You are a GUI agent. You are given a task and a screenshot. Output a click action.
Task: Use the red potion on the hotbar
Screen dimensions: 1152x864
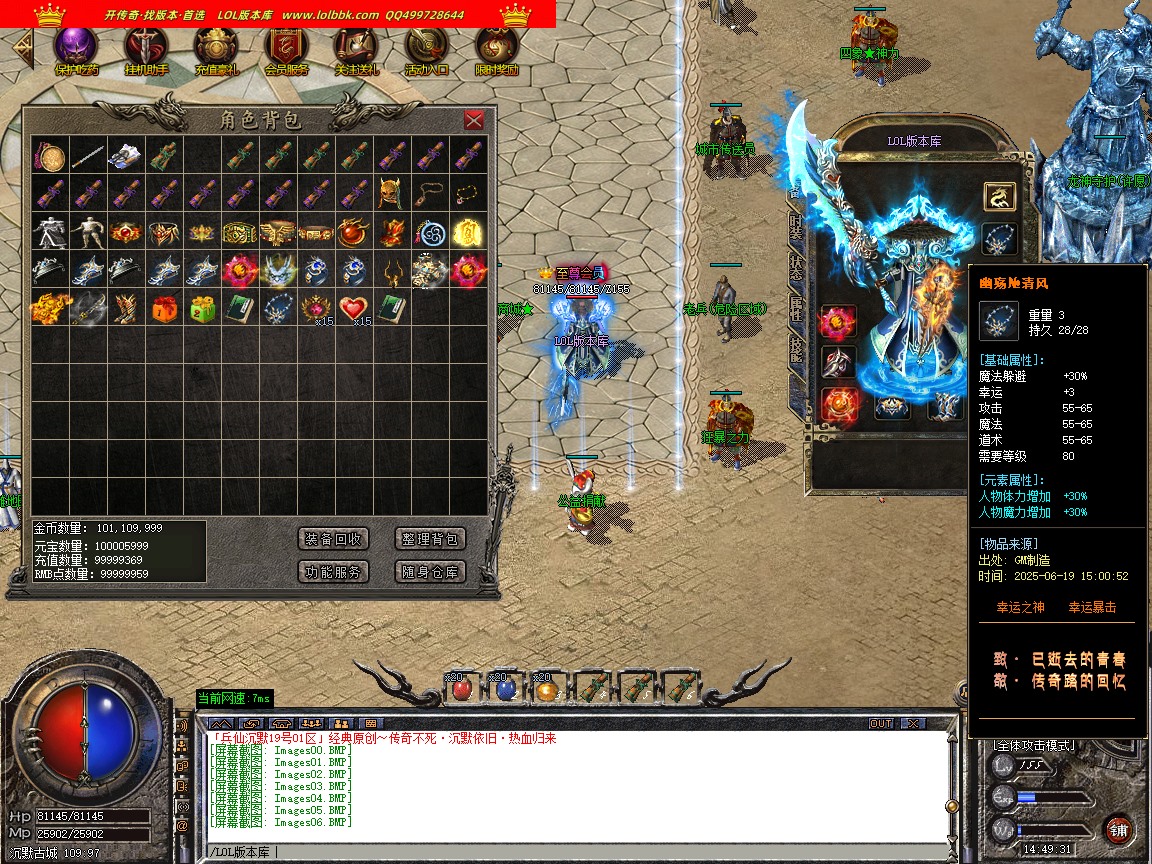click(x=461, y=689)
